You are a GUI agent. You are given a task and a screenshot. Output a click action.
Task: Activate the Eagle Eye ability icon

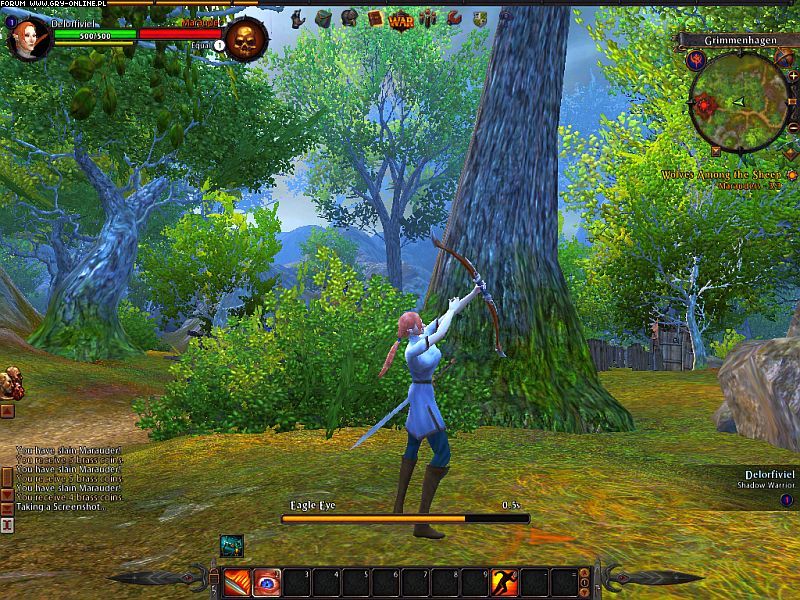click(267, 582)
